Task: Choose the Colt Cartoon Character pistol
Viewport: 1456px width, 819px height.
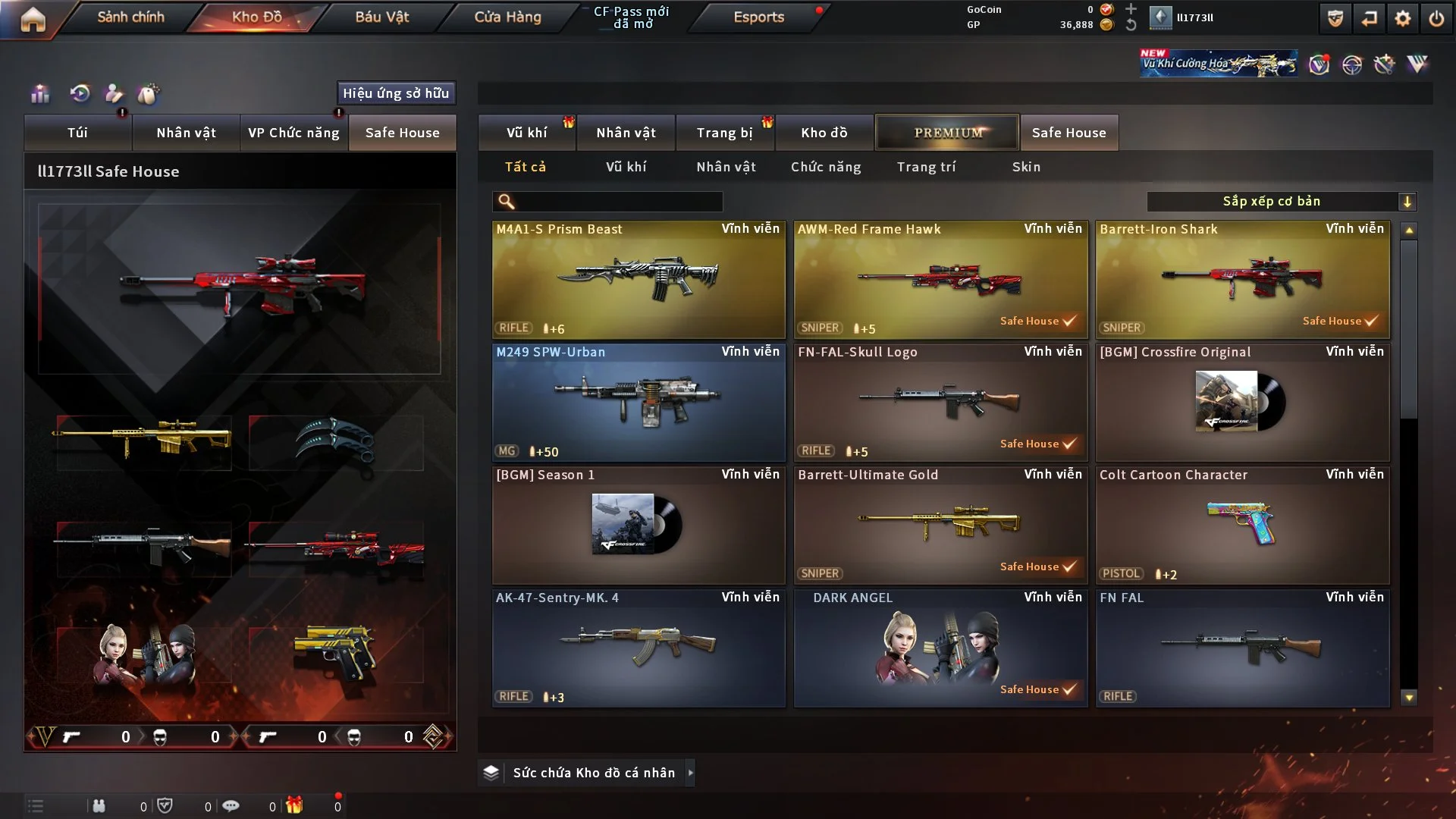Action: click(x=1242, y=525)
